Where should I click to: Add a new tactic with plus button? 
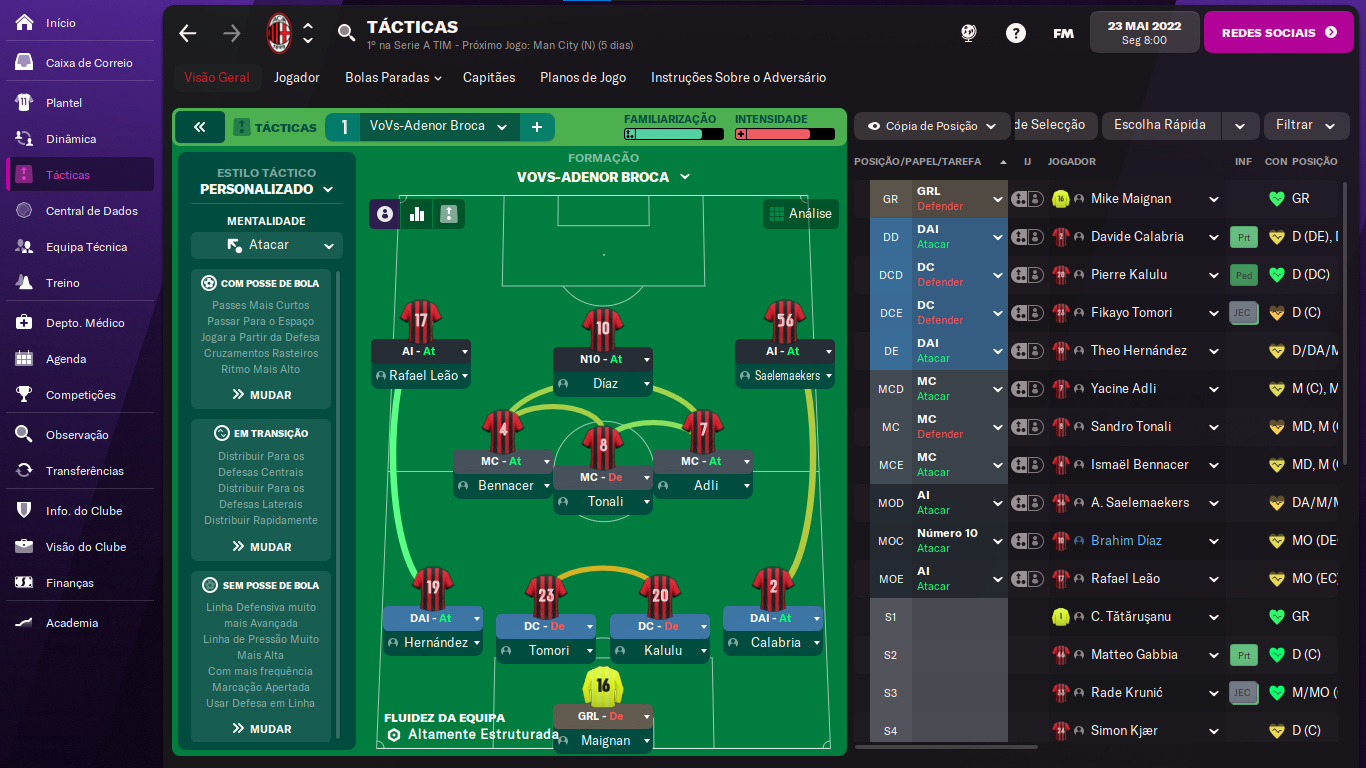click(x=537, y=127)
